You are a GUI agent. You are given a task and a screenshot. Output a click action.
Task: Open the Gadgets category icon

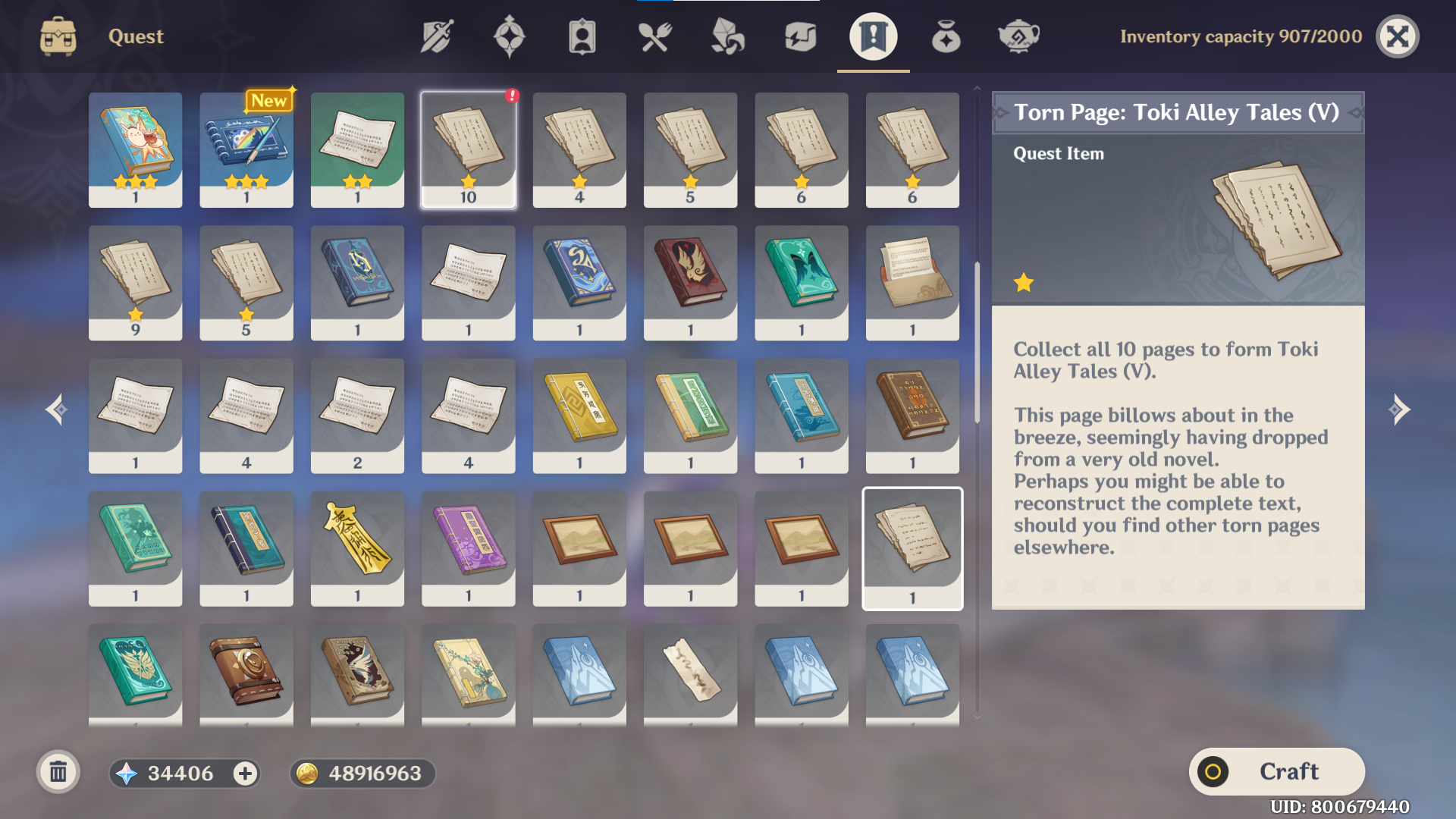pos(800,36)
